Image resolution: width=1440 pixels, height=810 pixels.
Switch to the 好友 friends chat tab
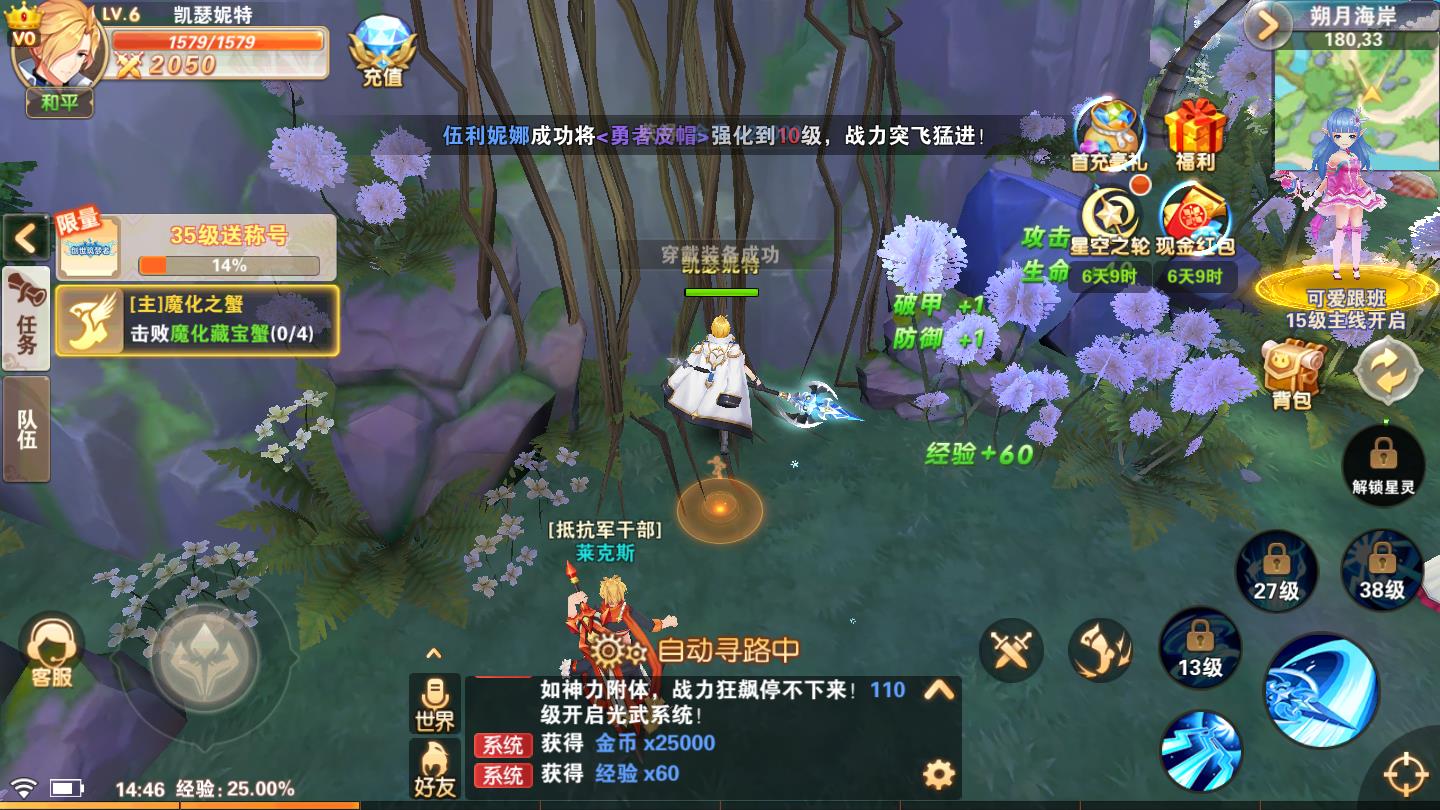tap(436, 765)
